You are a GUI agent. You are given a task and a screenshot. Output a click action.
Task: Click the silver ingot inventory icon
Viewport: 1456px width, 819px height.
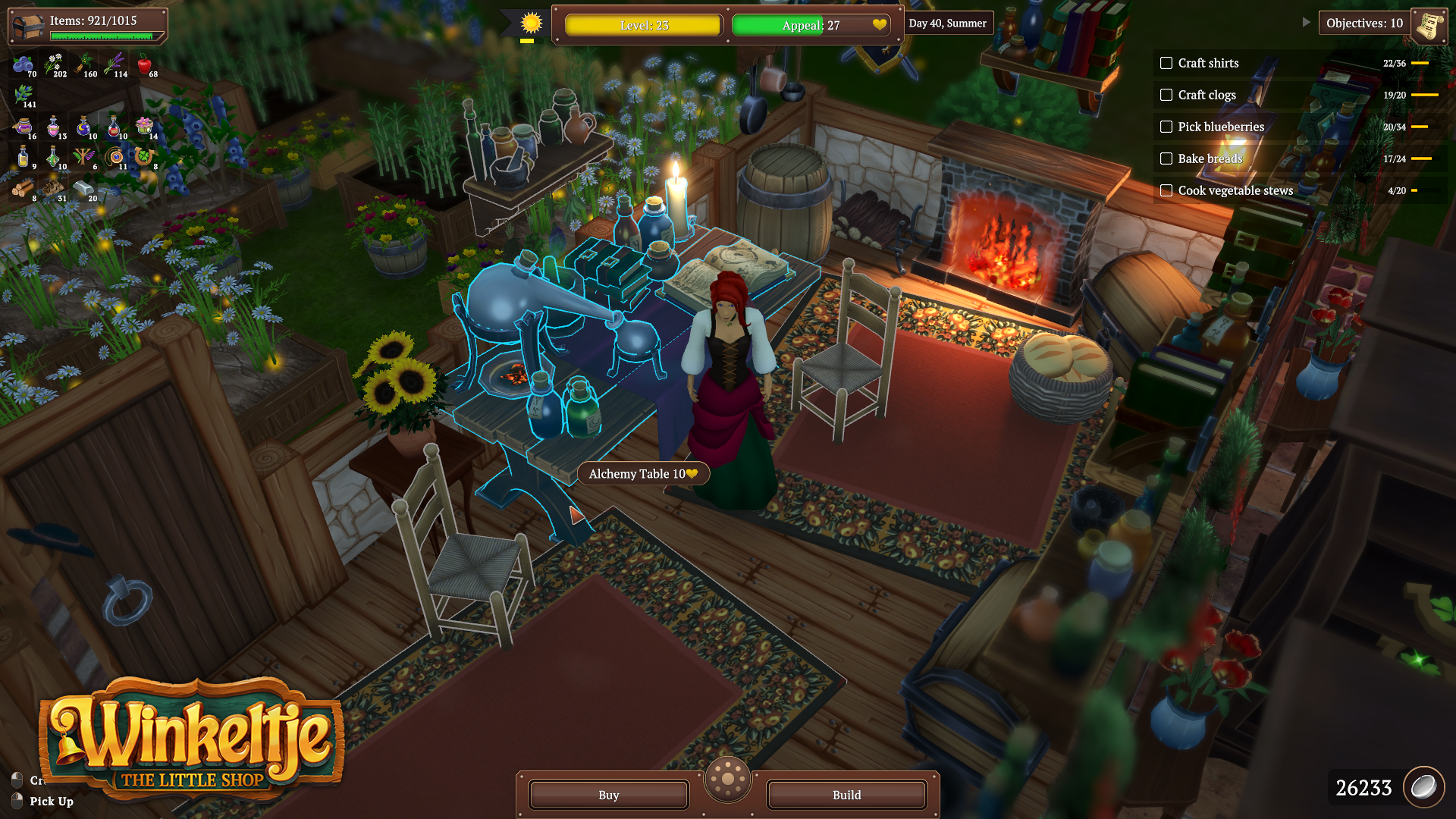coord(84,188)
